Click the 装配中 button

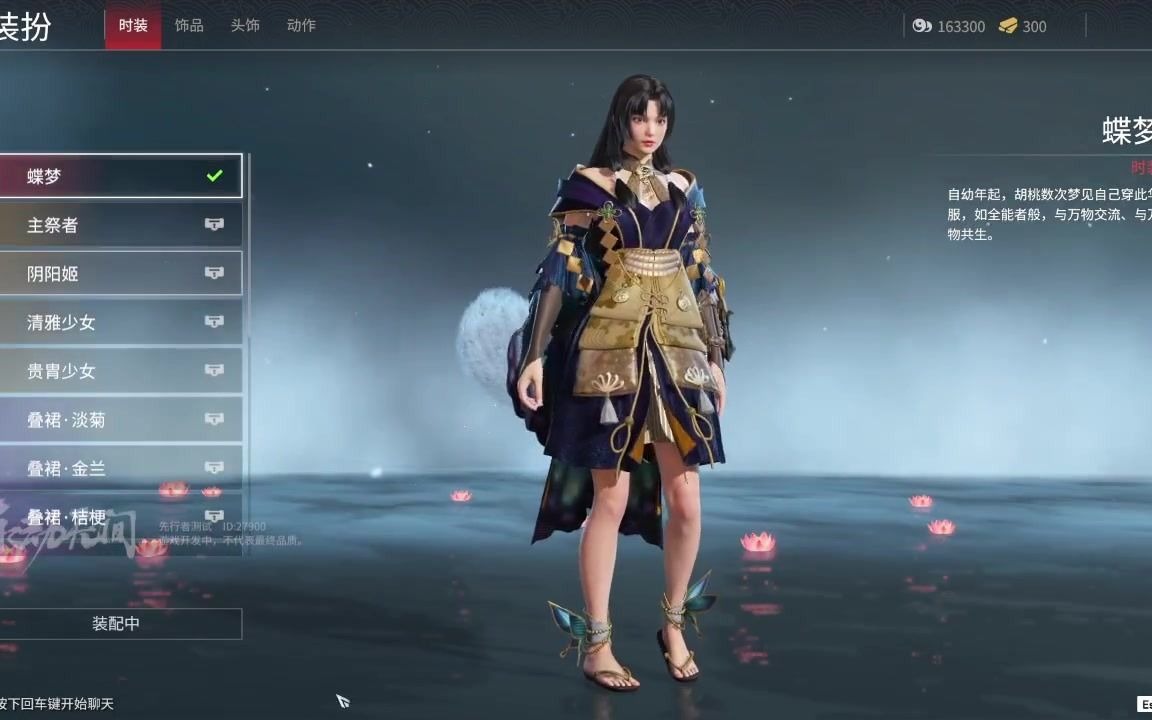coord(117,624)
